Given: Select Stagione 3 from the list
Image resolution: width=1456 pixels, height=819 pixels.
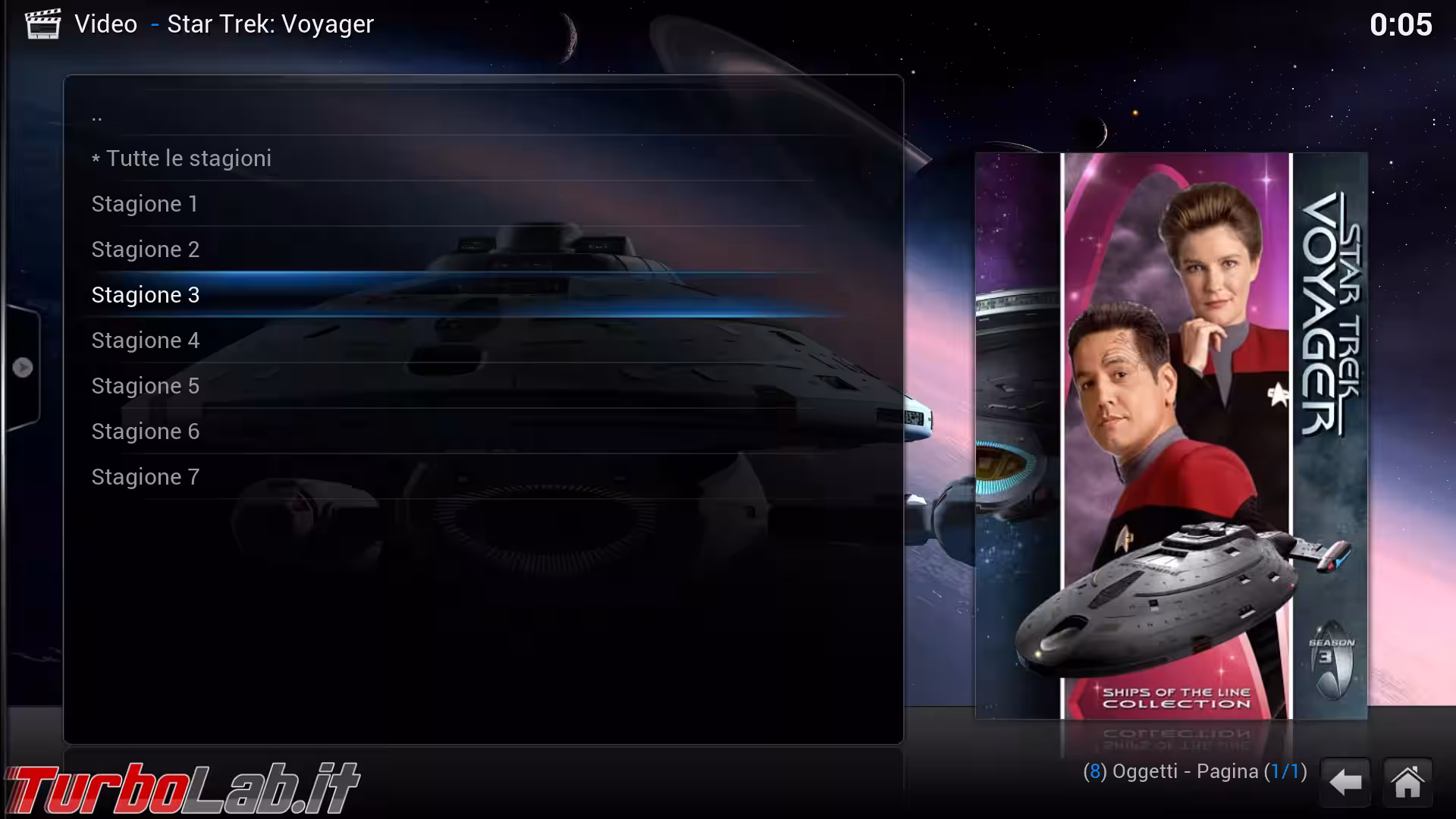Looking at the screenshot, I should pyautogui.click(x=146, y=294).
